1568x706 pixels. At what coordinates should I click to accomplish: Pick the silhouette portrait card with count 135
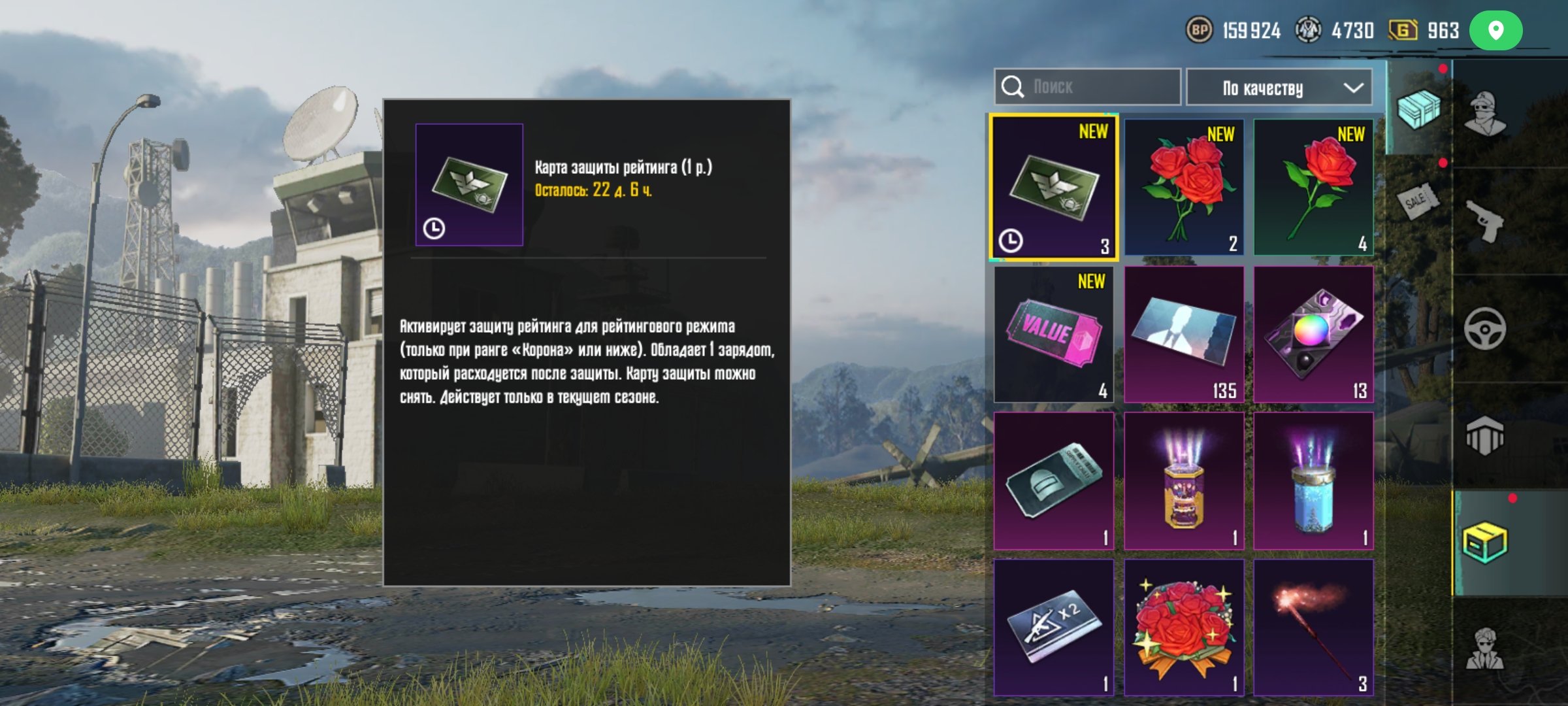(x=1184, y=335)
